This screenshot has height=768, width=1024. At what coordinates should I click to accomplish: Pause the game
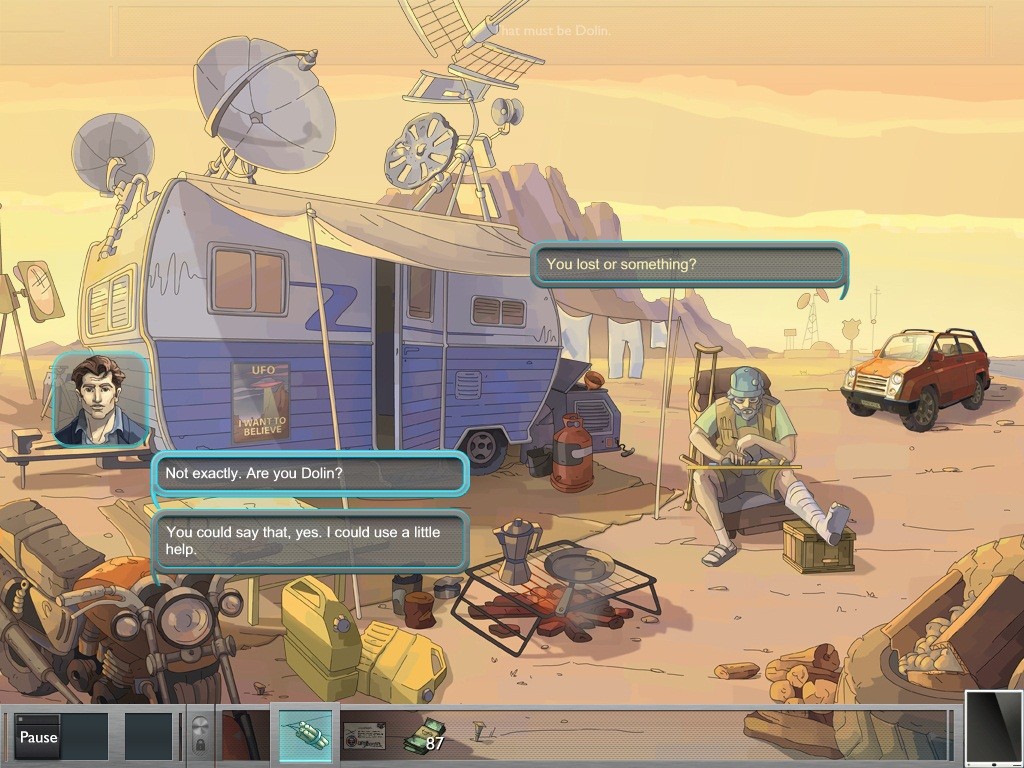coord(38,737)
